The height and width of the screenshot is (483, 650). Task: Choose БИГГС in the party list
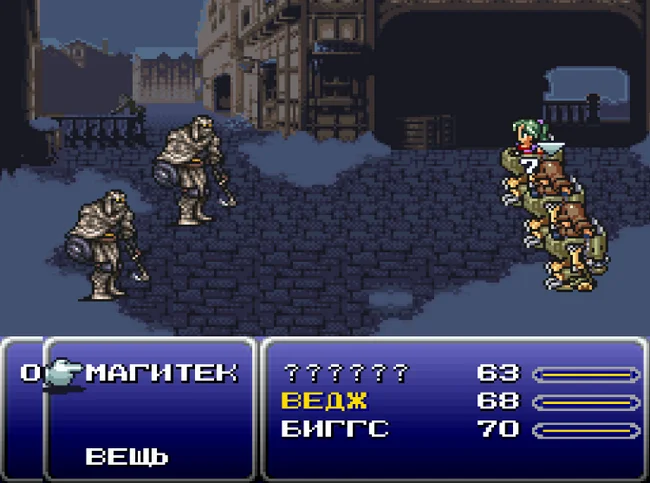tap(334, 430)
